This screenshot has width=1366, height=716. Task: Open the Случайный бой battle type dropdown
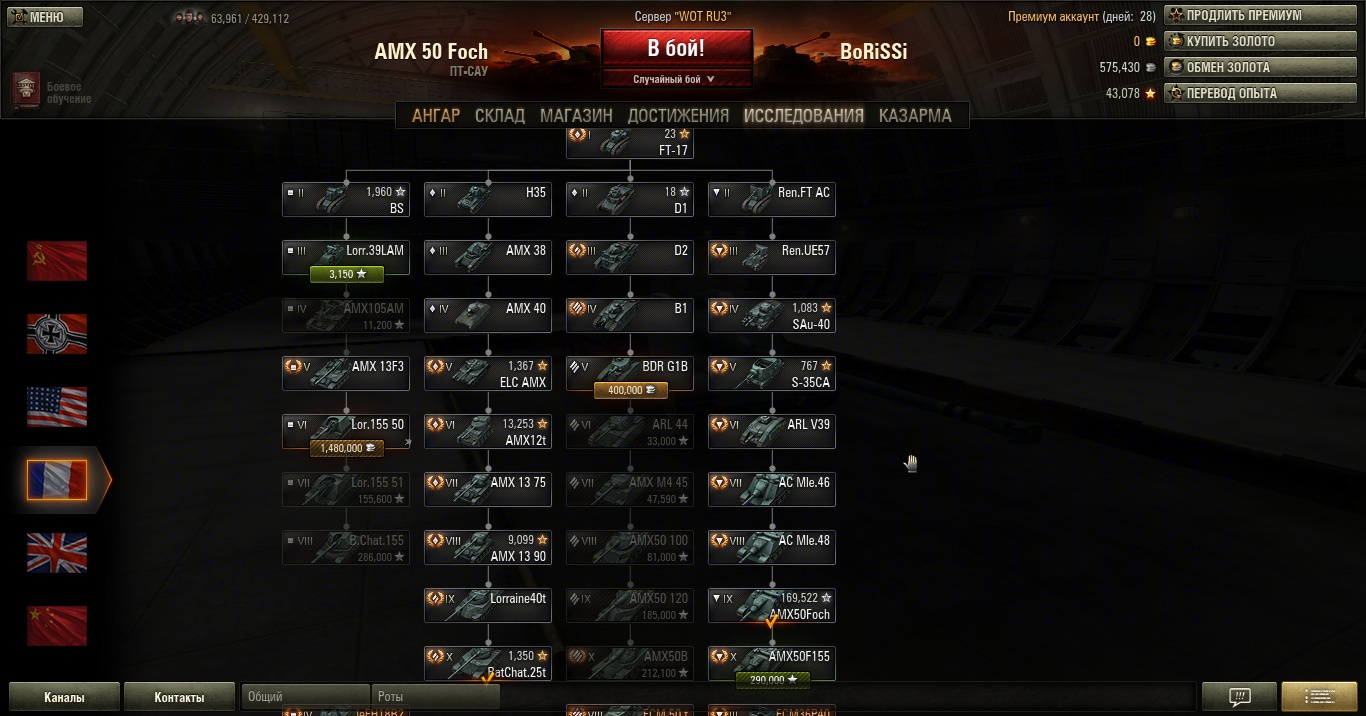click(675, 79)
